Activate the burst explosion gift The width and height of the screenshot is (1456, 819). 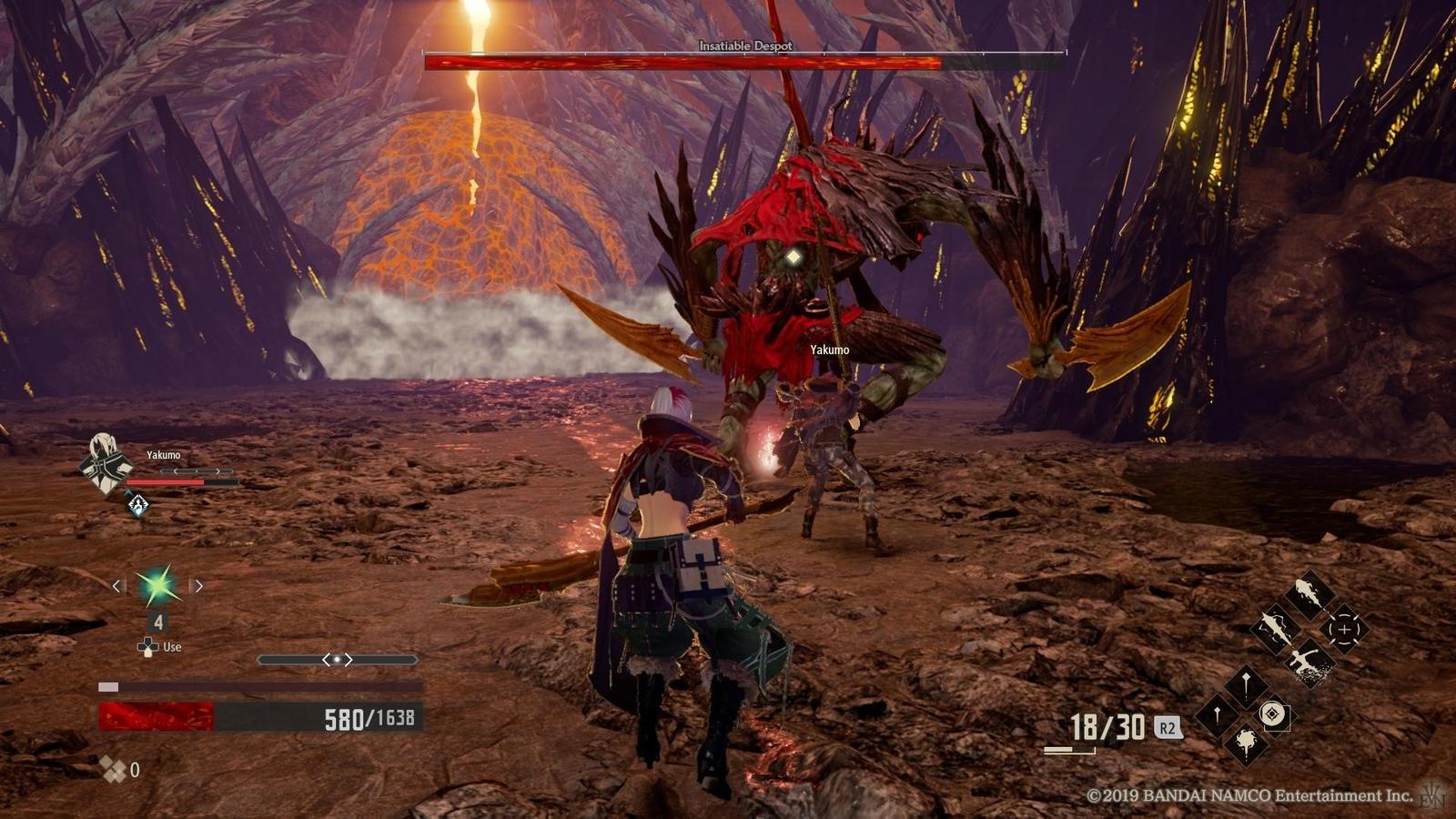1246,743
